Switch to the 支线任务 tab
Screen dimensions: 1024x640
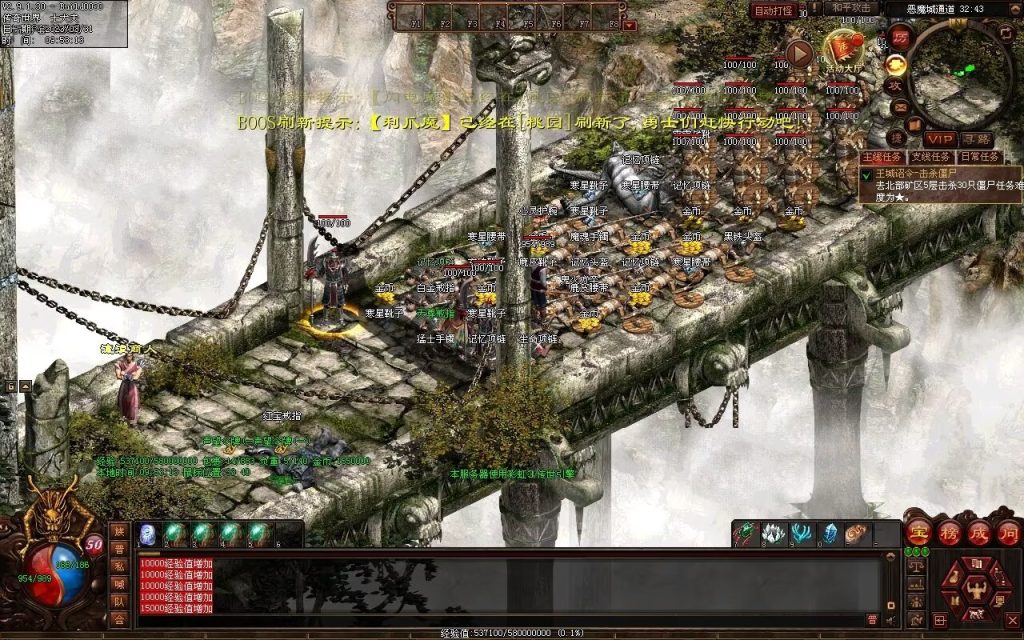coord(930,157)
